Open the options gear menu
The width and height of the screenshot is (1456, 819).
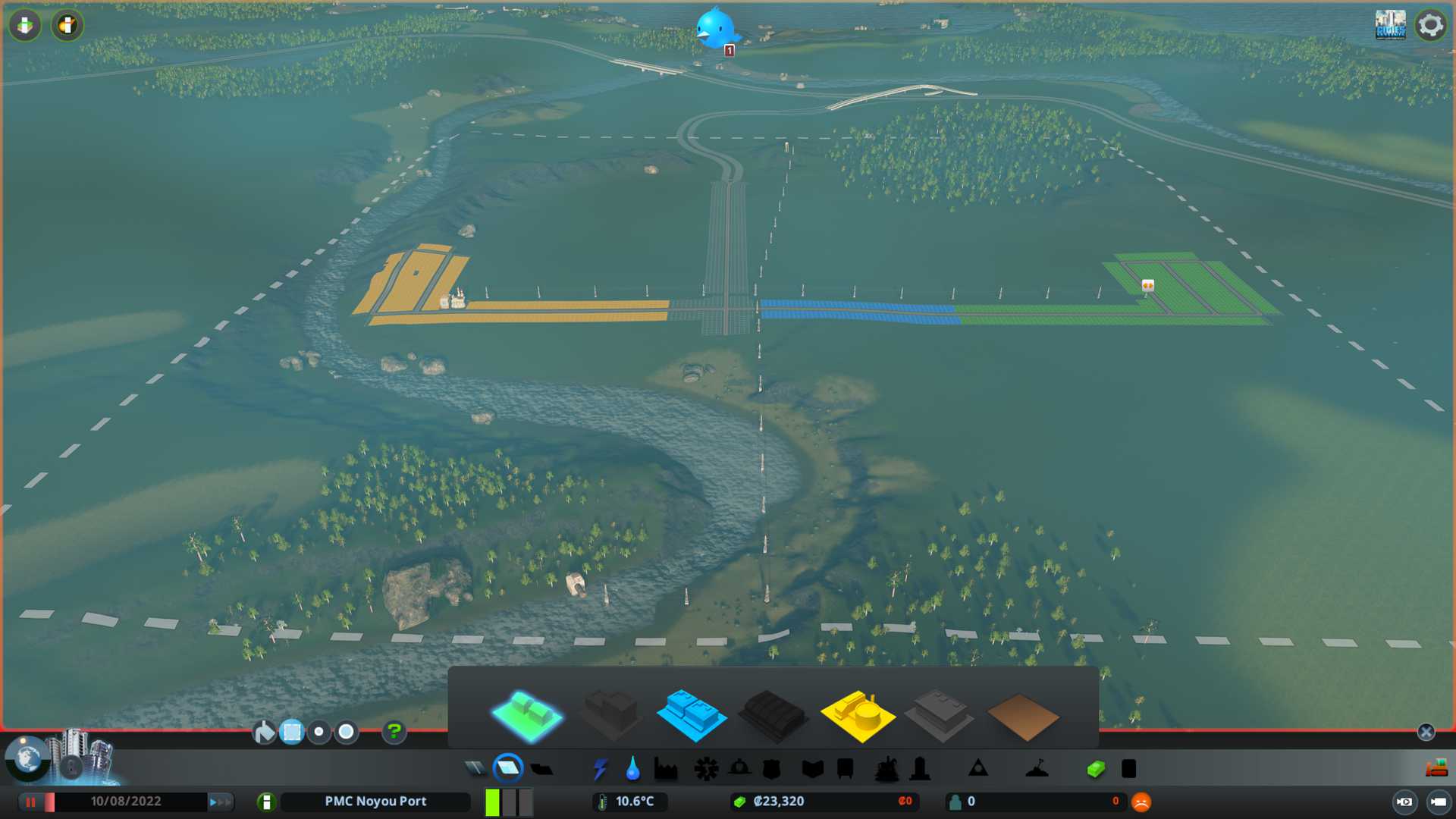(1430, 25)
